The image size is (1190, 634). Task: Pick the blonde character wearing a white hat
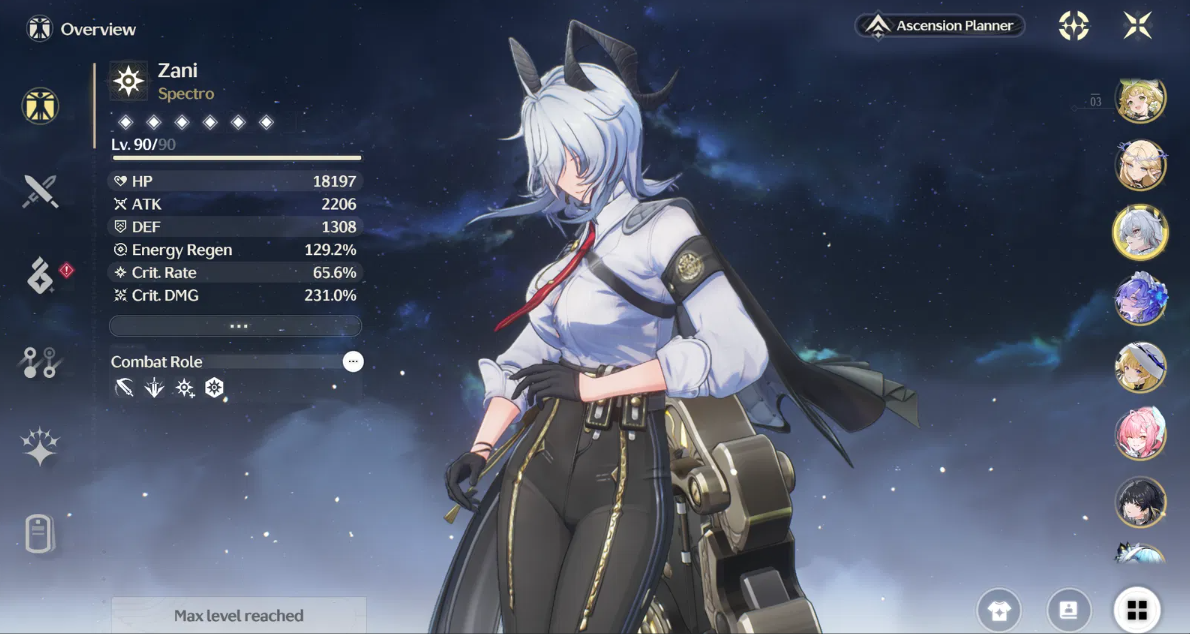pyautogui.click(x=1140, y=367)
